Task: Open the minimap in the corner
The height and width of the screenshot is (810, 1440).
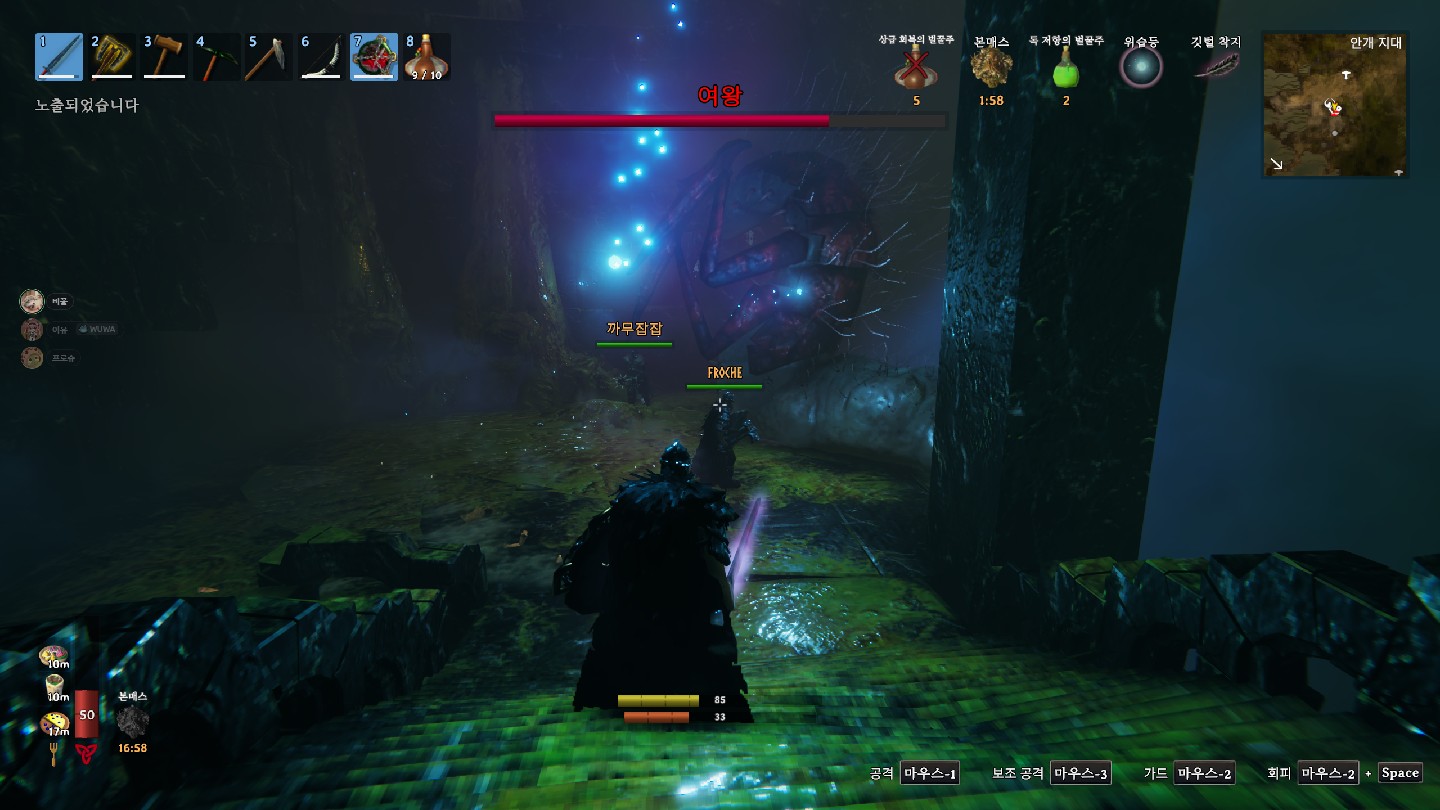Action: (x=1334, y=104)
